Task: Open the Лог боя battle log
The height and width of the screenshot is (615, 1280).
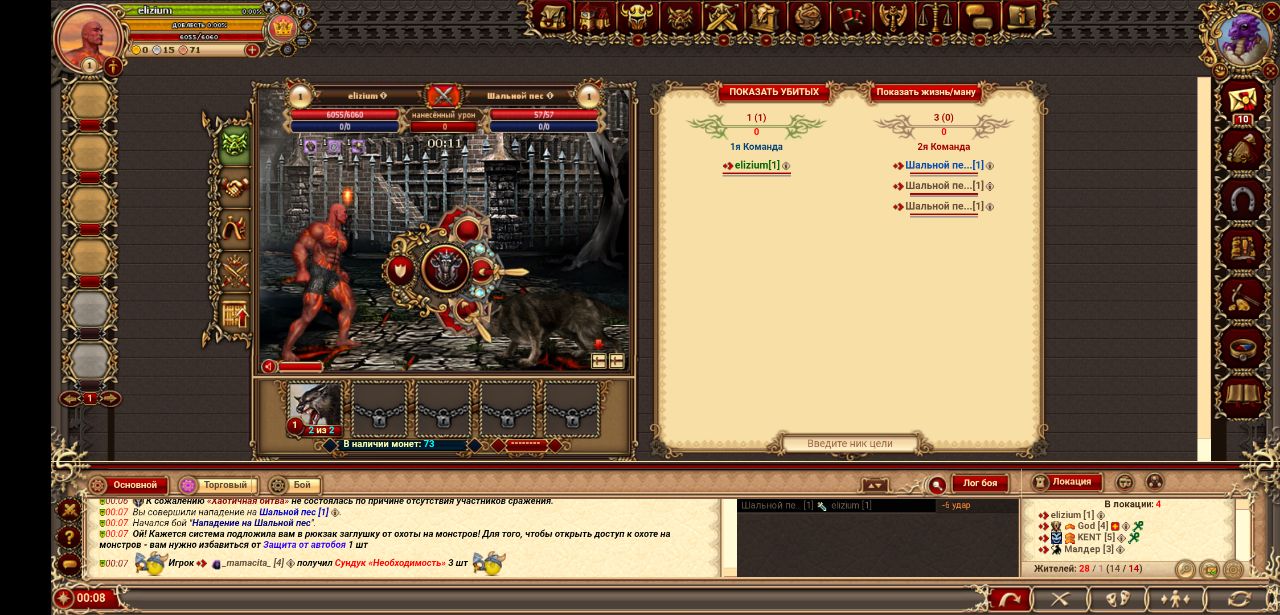Action: pyautogui.click(x=979, y=484)
